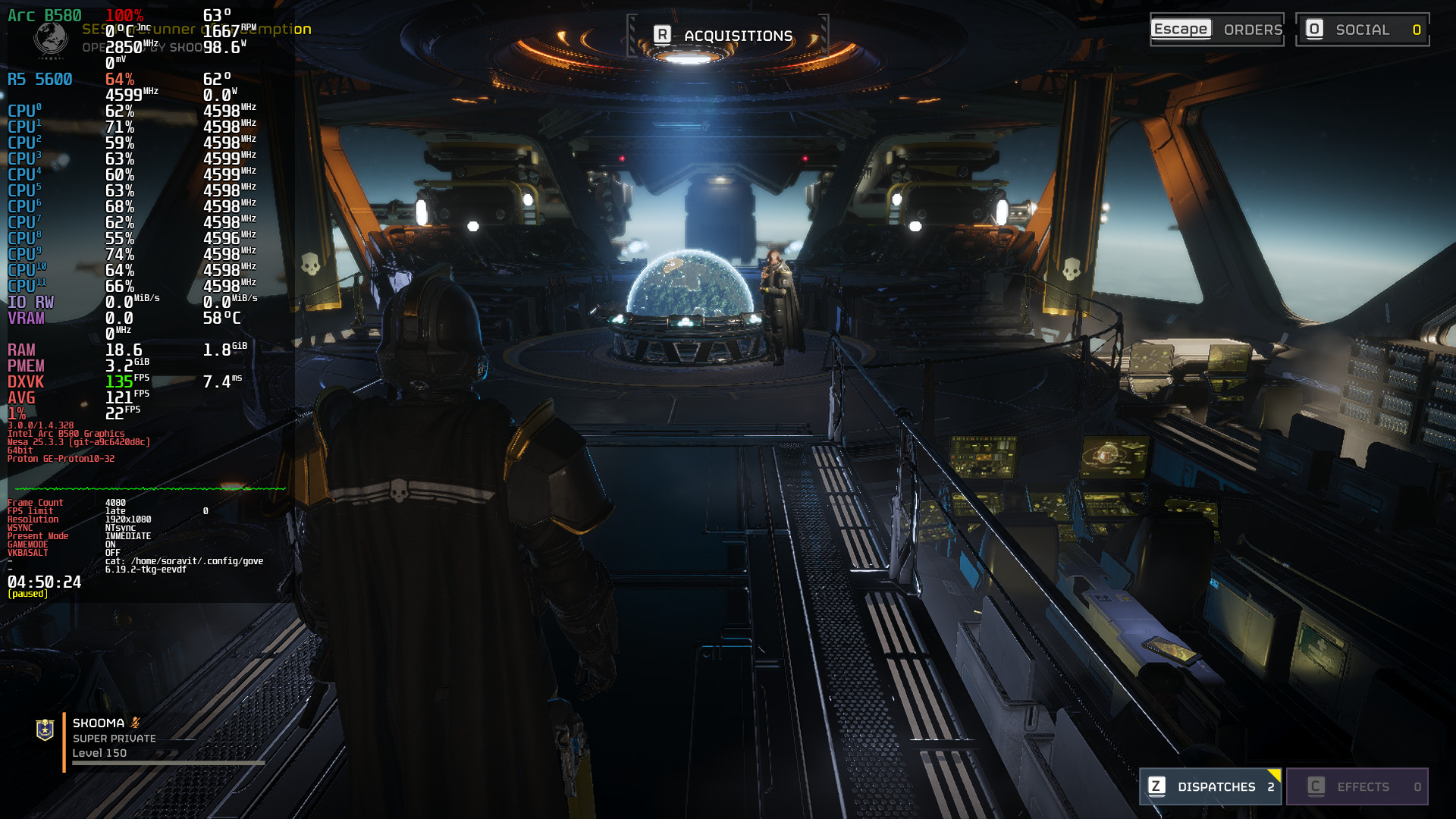This screenshot has width=1456, height=819.
Task: Open the Social menu
Action: tap(1362, 30)
